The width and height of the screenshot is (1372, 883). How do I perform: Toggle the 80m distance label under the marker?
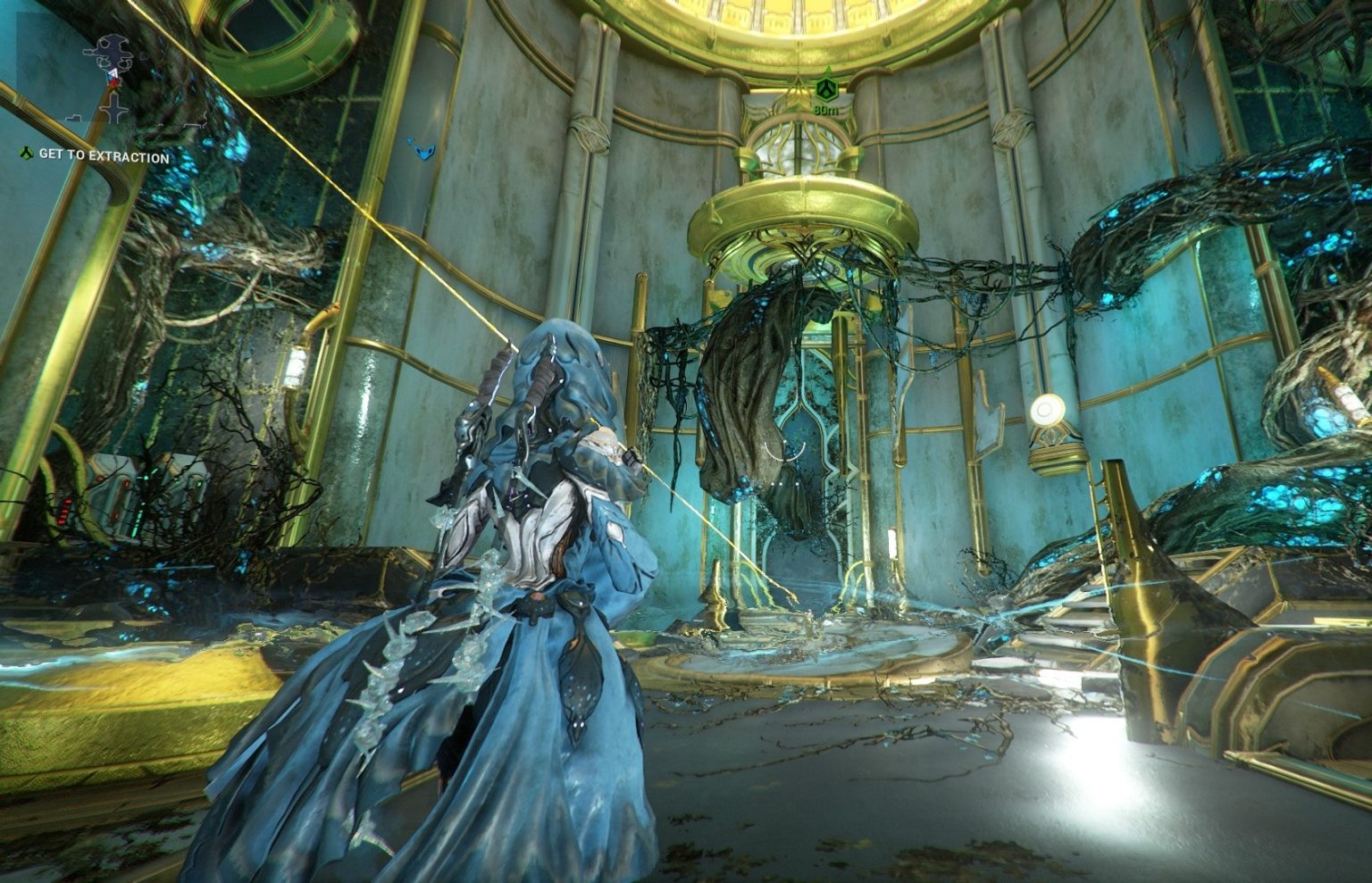click(826, 110)
